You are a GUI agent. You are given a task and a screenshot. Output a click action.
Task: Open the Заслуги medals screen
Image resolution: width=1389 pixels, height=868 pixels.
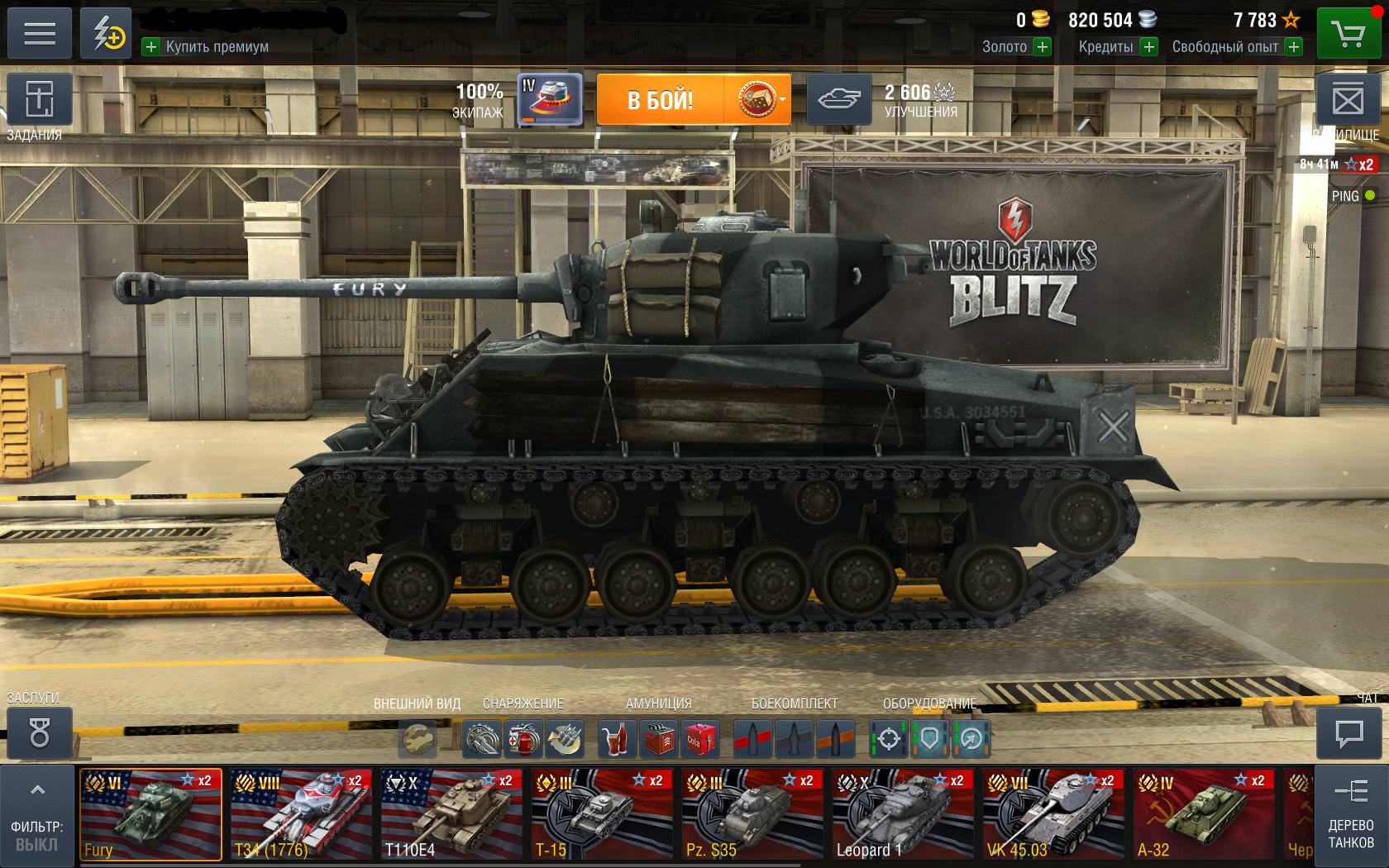click(x=39, y=734)
